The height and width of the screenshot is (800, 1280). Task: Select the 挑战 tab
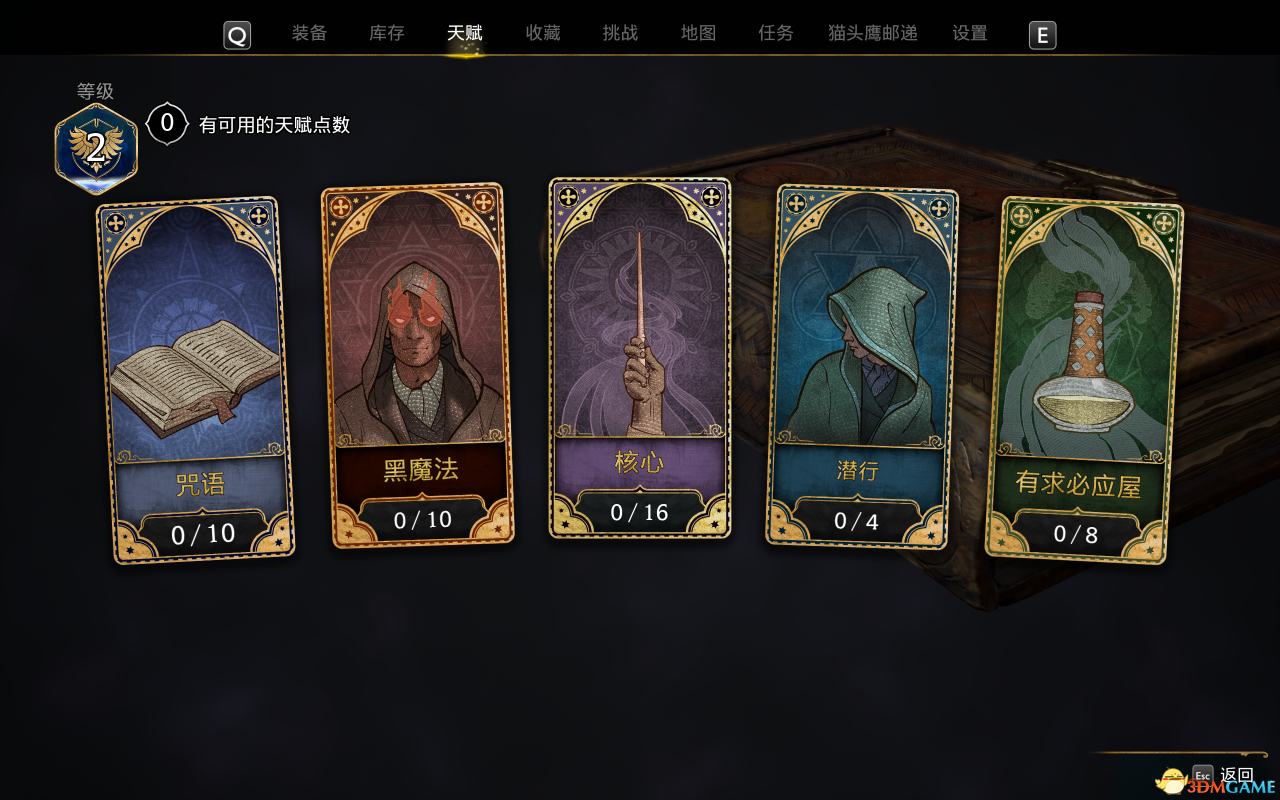(620, 33)
